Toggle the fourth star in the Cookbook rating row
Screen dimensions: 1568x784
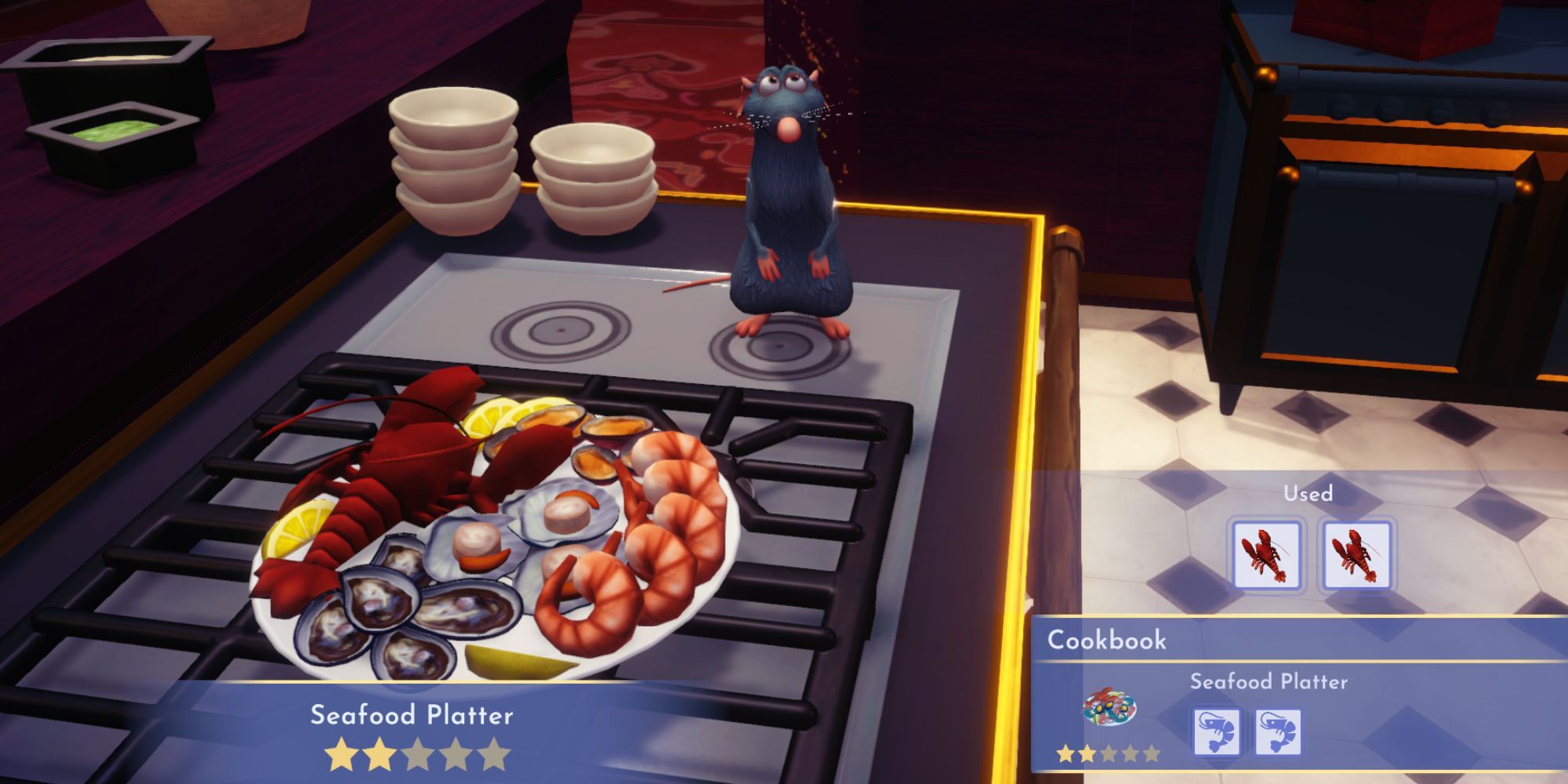[1132, 754]
